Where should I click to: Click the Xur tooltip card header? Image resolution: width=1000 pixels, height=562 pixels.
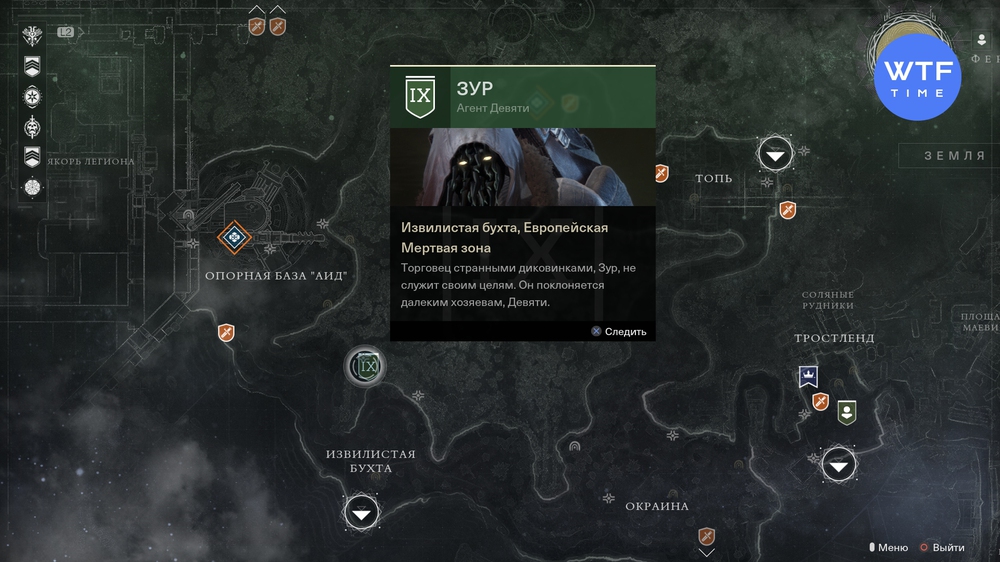[x=522, y=96]
